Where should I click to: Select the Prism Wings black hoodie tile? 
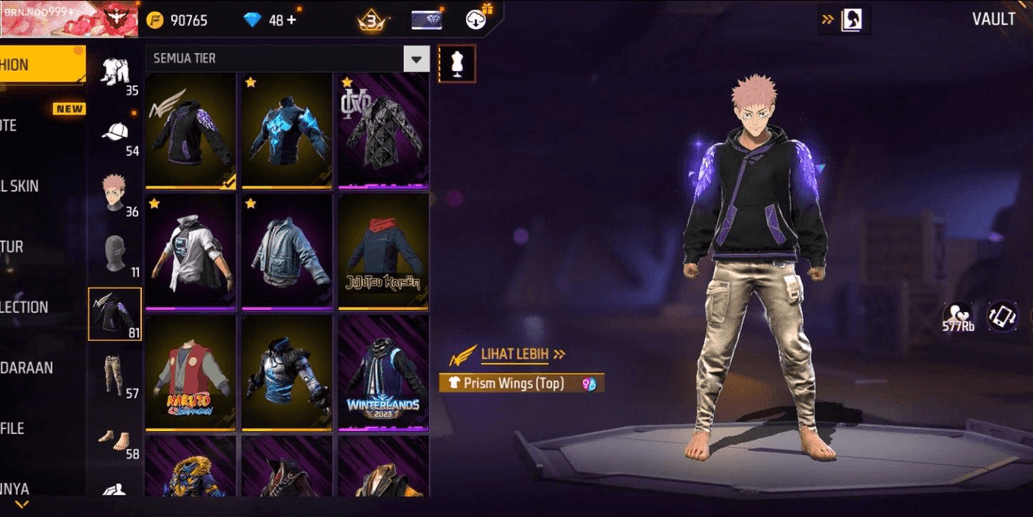pos(193,130)
